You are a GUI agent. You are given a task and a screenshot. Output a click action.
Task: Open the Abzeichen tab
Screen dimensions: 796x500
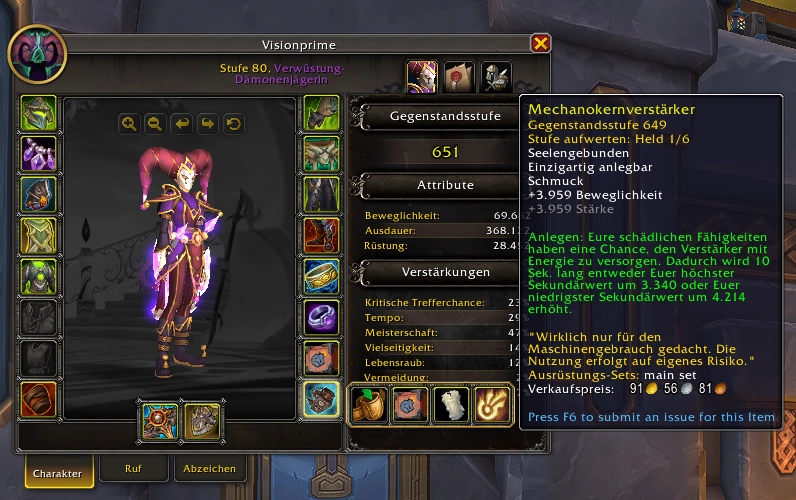coord(209,468)
